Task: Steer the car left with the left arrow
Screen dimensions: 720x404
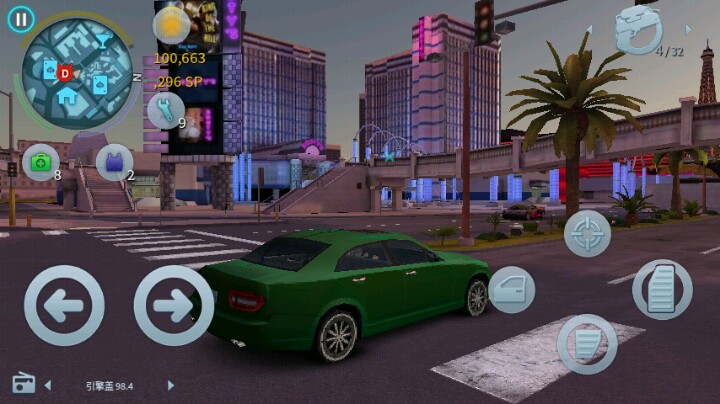Action: click(x=64, y=306)
